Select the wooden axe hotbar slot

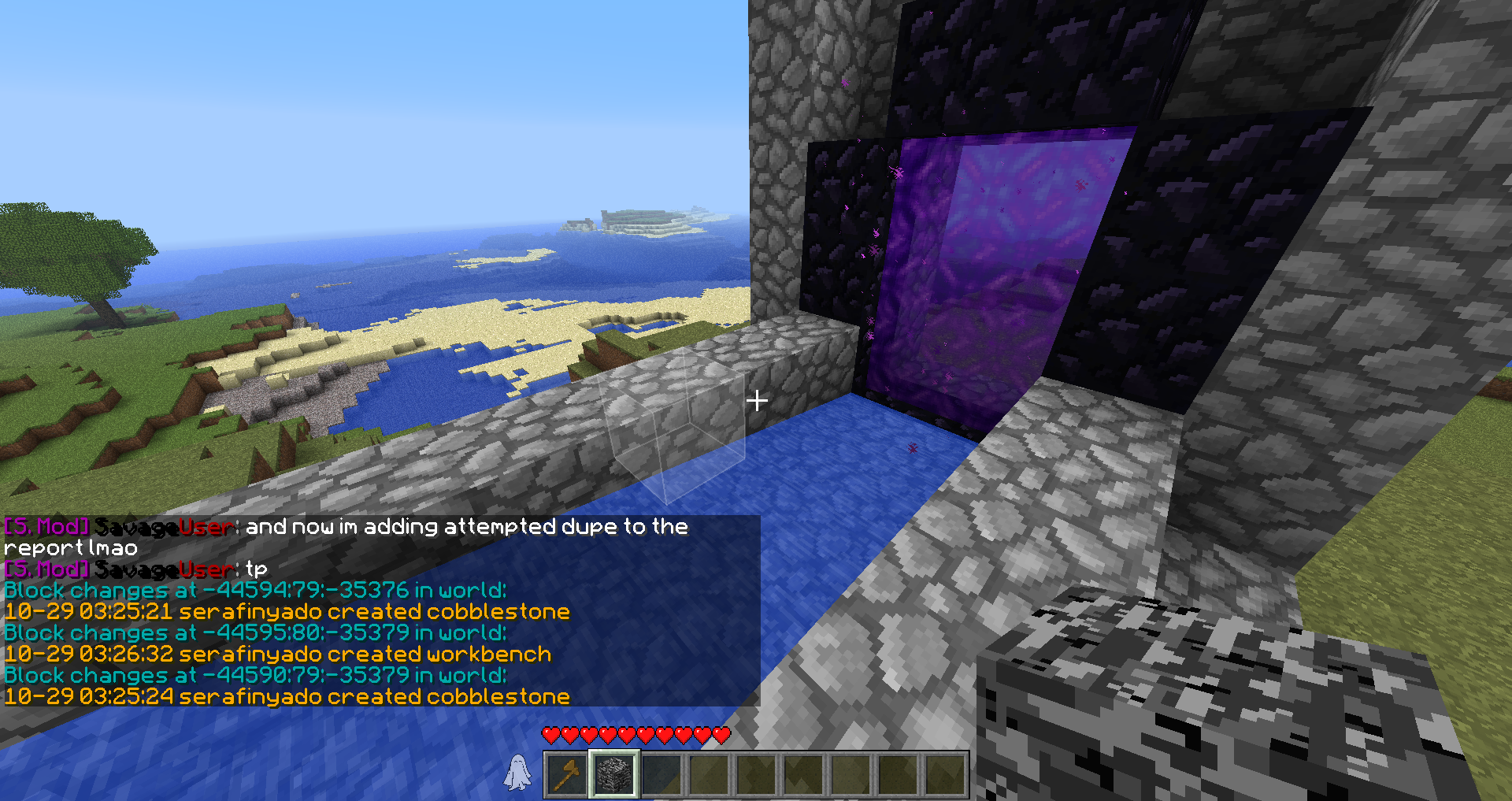point(567,773)
